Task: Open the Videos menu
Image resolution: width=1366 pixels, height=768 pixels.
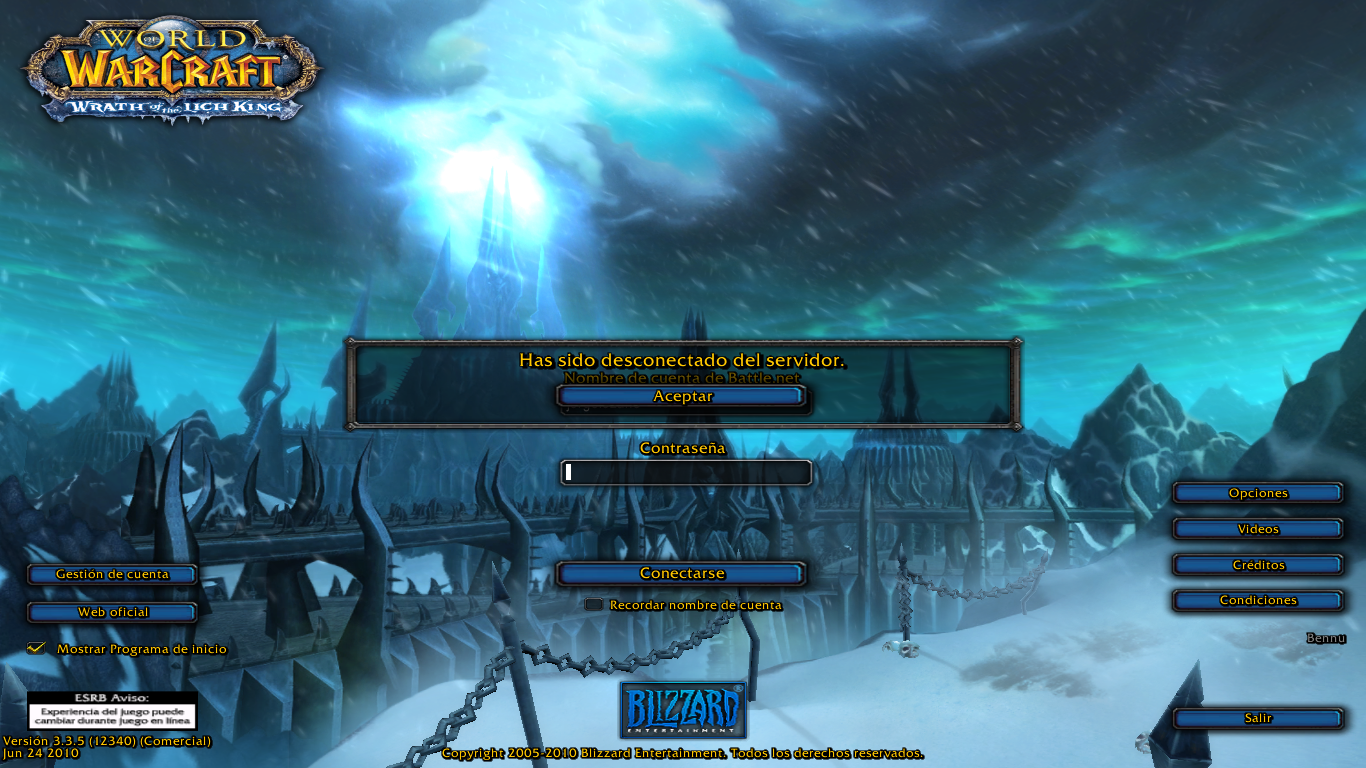Action: (1258, 529)
